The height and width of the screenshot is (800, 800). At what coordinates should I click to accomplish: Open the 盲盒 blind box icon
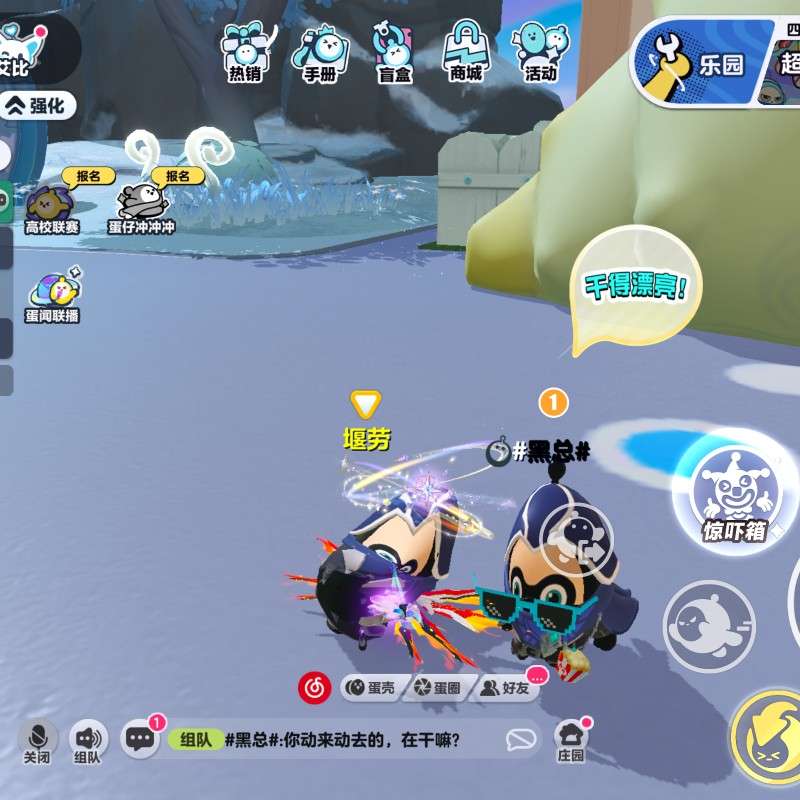point(393,52)
